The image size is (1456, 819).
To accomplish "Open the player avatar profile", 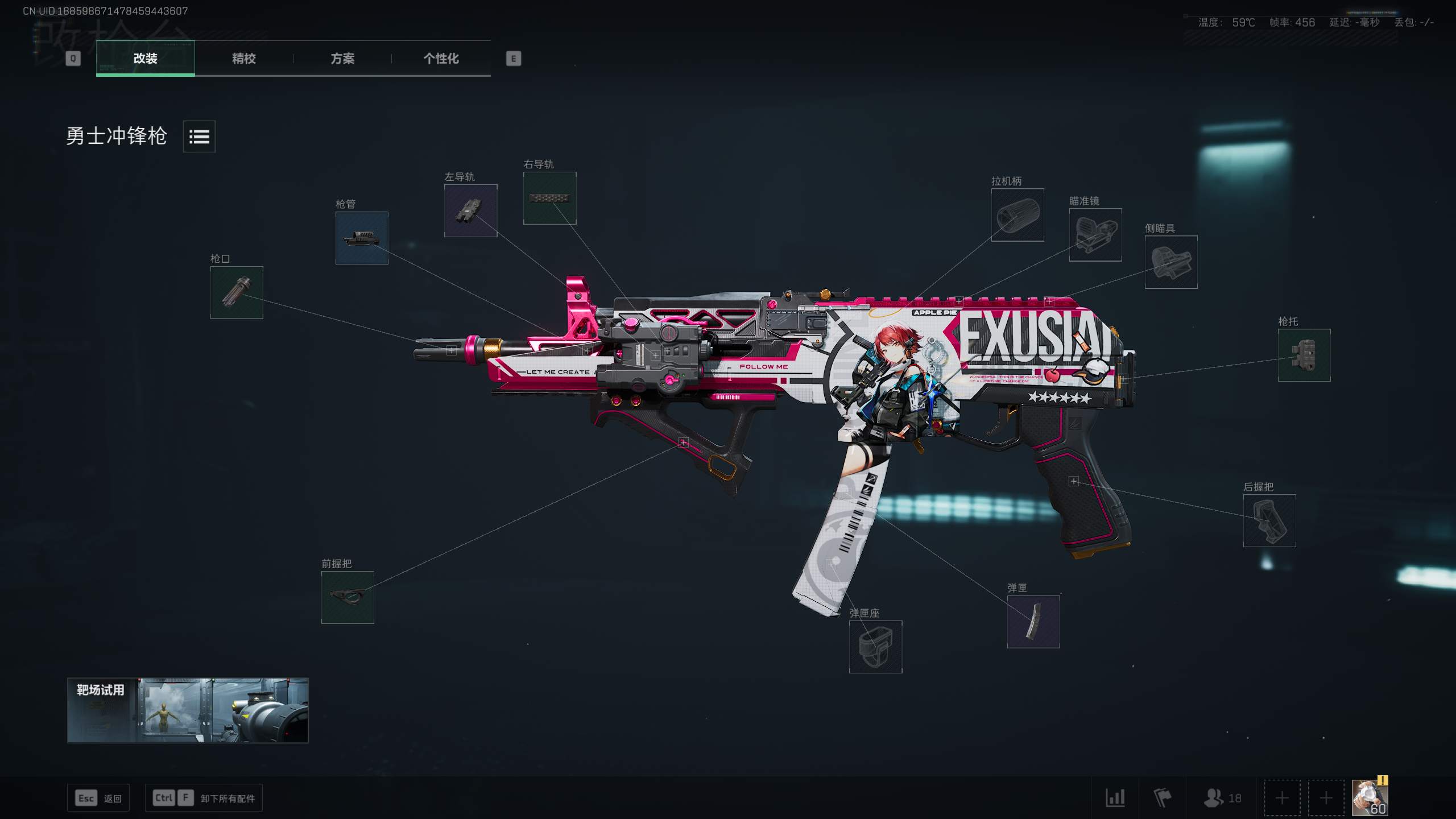I will (1370, 798).
